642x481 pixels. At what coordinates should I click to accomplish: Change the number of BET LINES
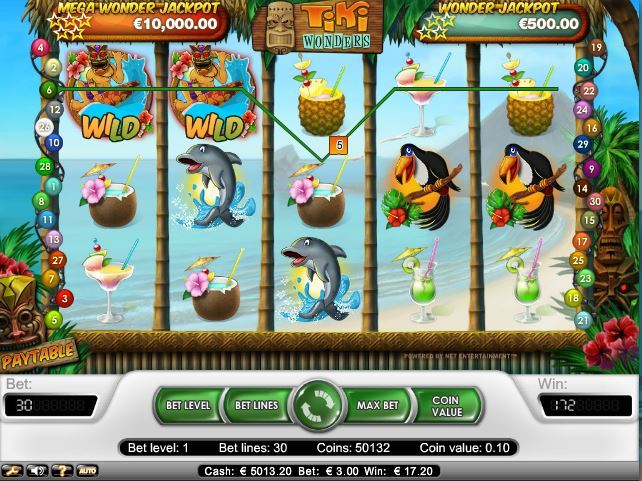click(256, 406)
